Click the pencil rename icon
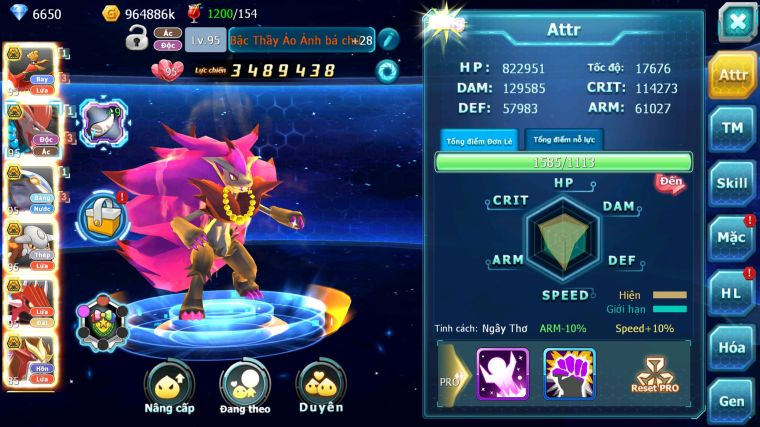 pyautogui.click(x=388, y=39)
